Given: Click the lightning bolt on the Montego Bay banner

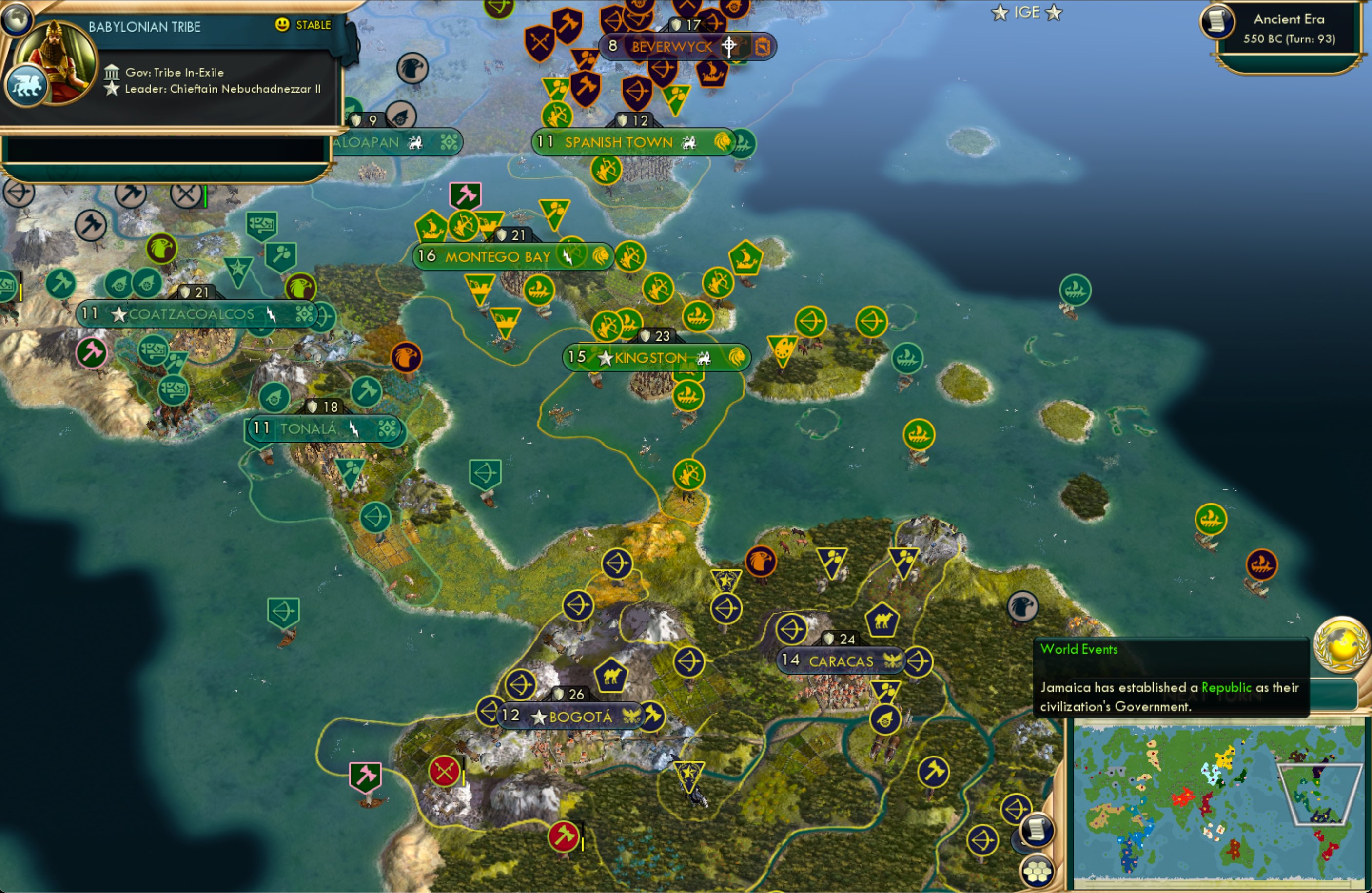Looking at the screenshot, I should point(568,256).
